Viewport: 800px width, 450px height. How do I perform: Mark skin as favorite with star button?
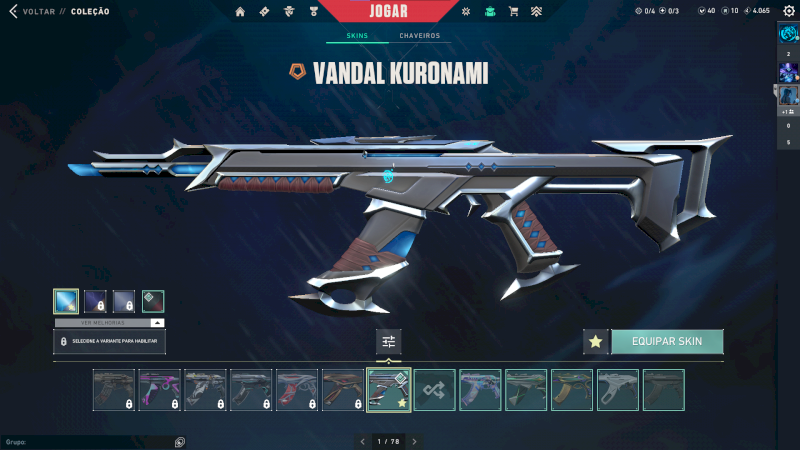[596, 342]
